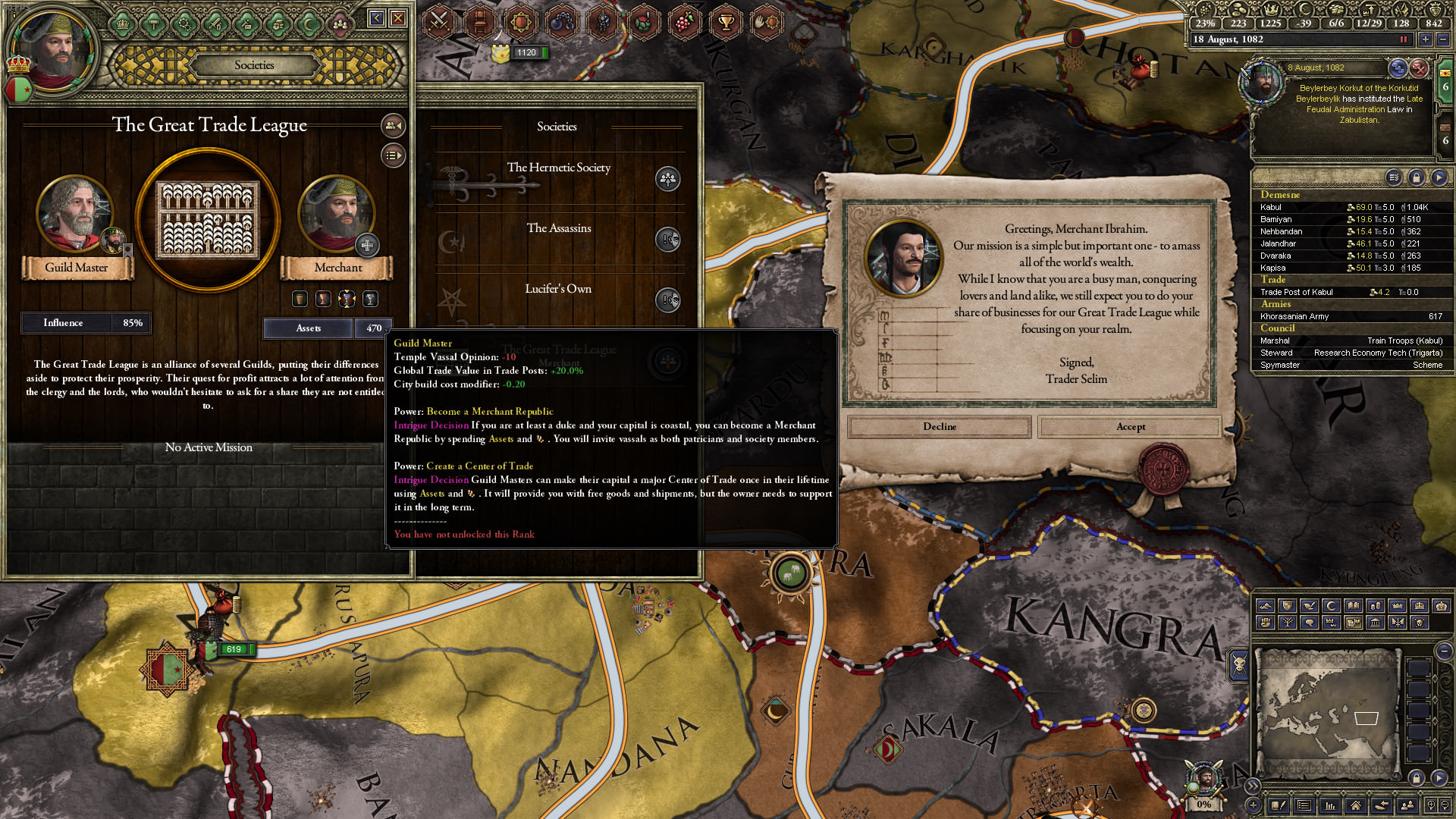Accept Trader Selim's letter
Screen dimensions: 1456x819
click(1130, 427)
